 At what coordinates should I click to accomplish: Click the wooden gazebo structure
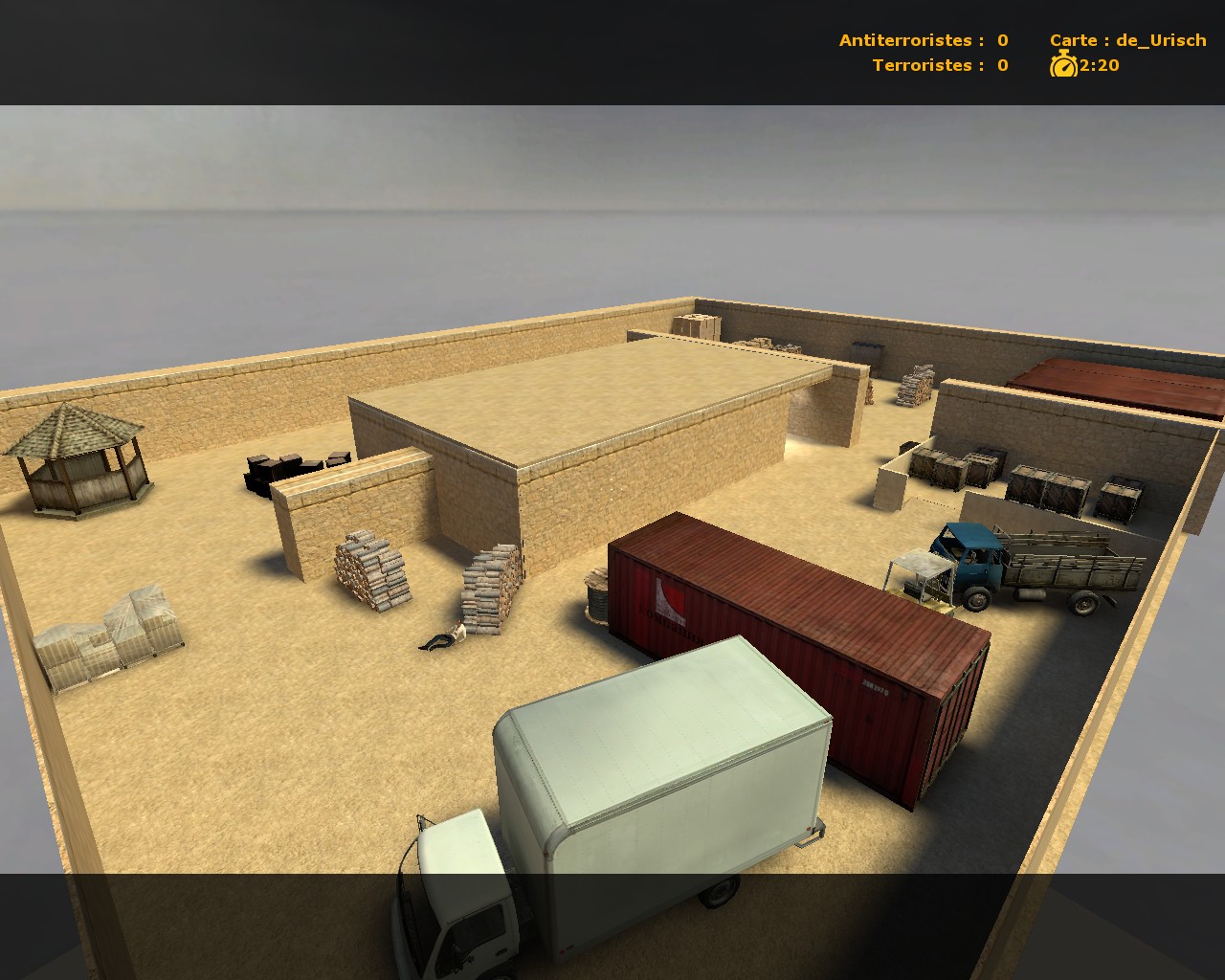[x=81, y=459]
